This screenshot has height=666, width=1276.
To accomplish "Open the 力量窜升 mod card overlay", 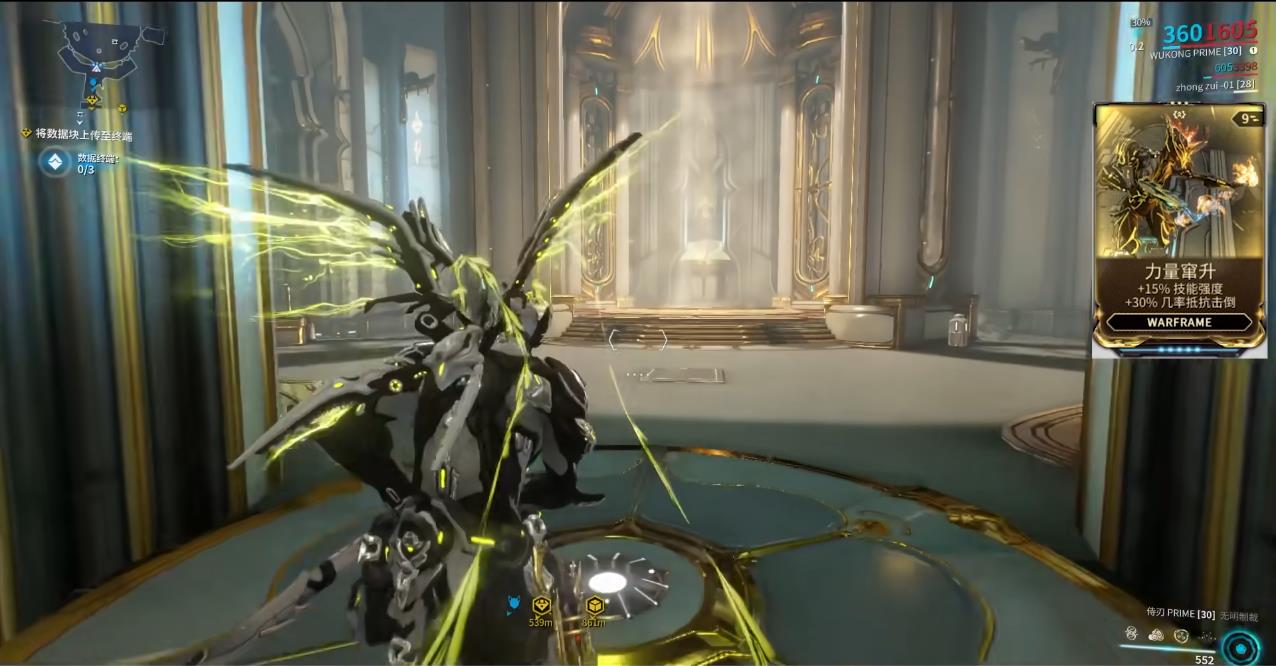I will (x=1179, y=228).
